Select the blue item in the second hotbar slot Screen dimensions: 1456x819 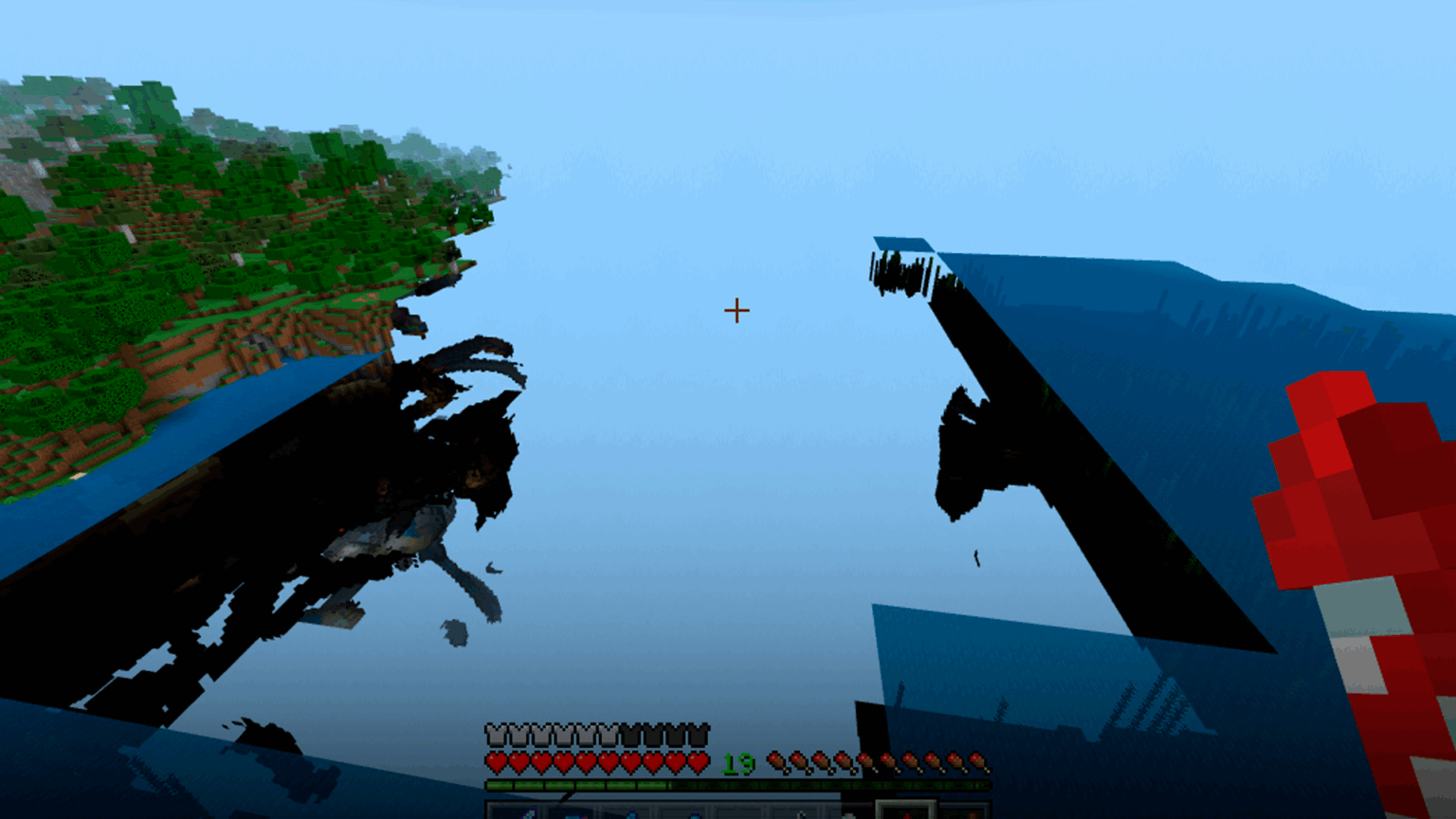click(x=571, y=813)
